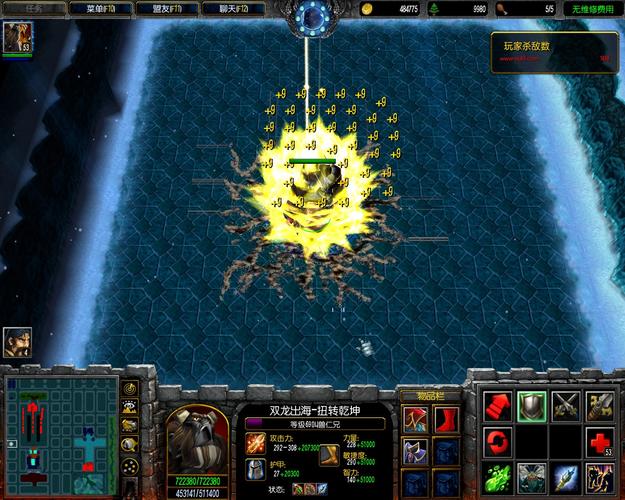Viewport: 625px width, 500px height.
Task: Open the 菜单 (F10) game menu
Action: [109, 8]
